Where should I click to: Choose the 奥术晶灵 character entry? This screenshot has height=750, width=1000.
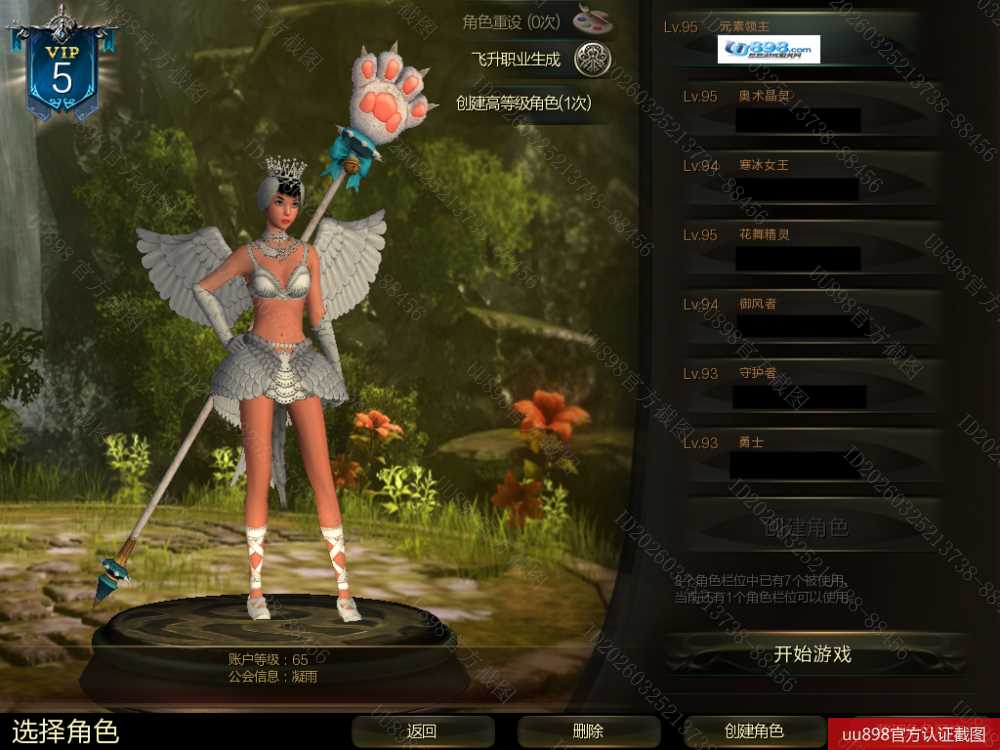[800, 109]
